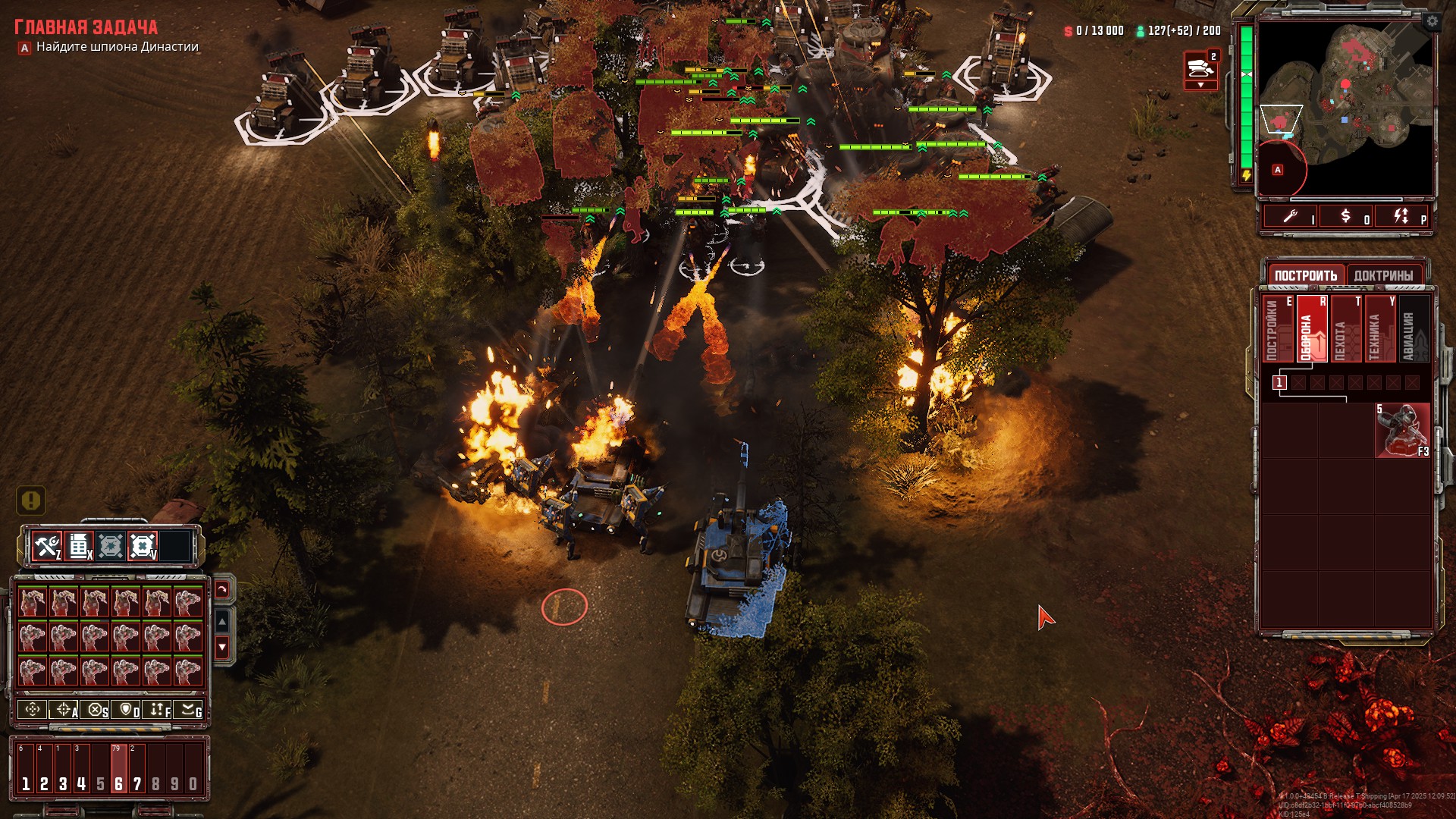This screenshot has width=1456, height=819.
Task: Activate the dollar sell mode button
Action: [1346, 217]
